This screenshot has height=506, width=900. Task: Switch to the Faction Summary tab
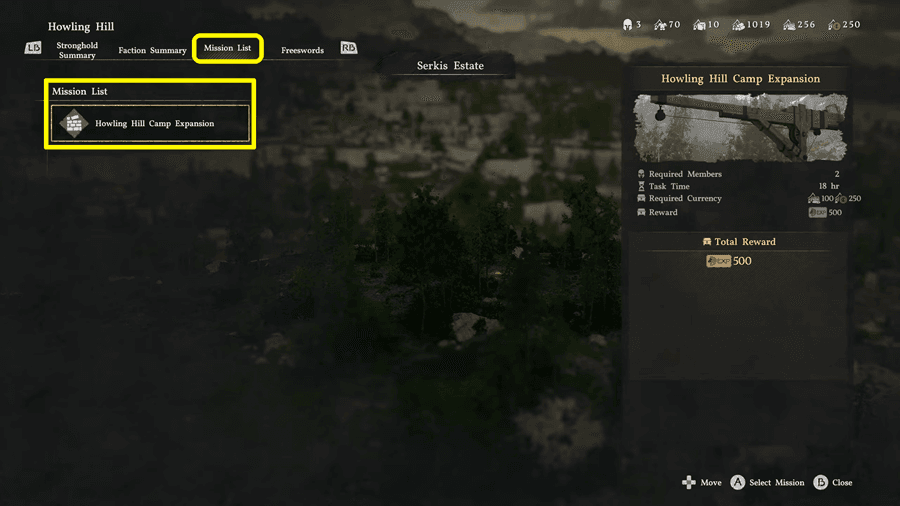tap(152, 50)
